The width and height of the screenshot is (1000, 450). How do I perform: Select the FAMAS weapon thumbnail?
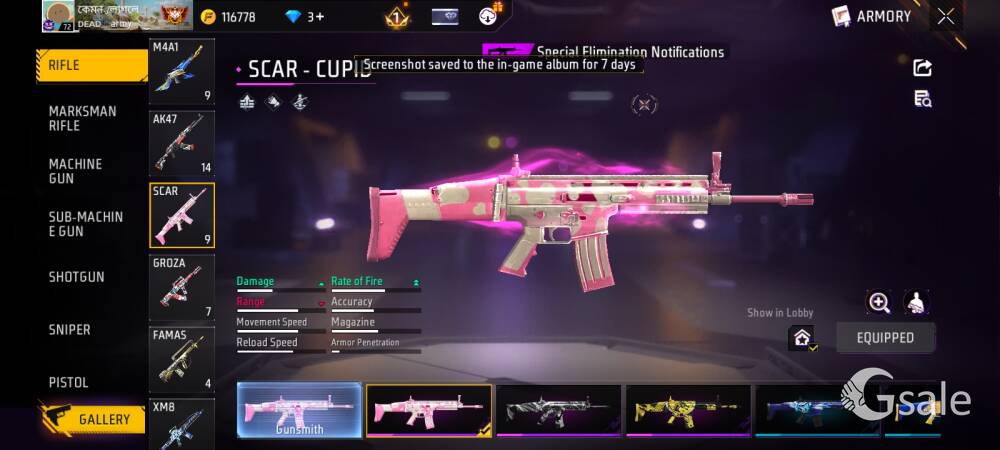[181, 359]
